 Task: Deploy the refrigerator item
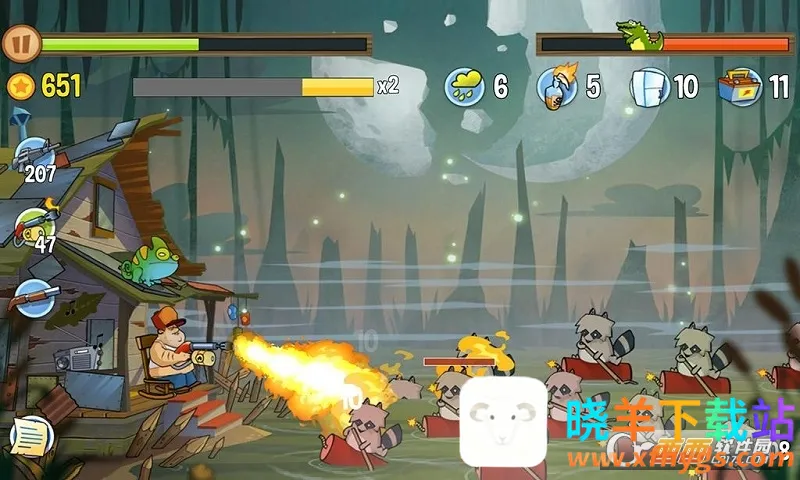coord(650,87)
